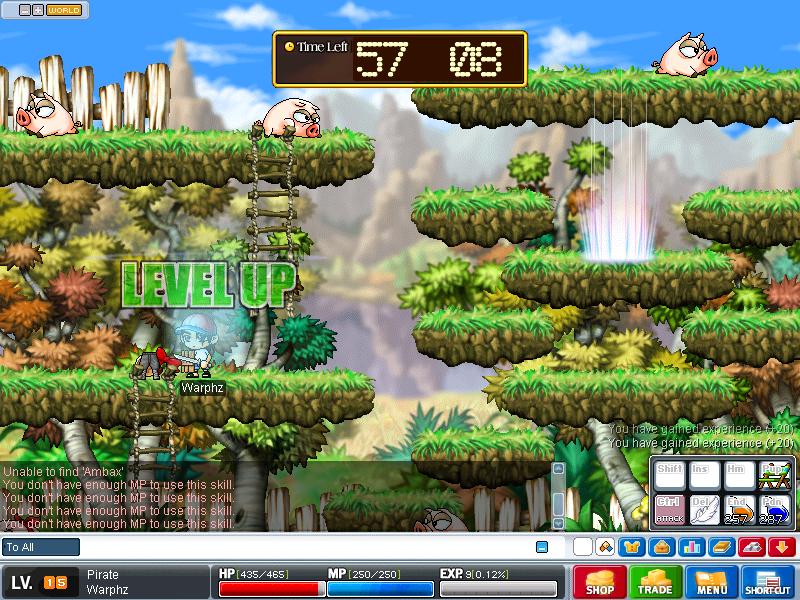Screen dimensions: 800x600
Task: Select the blue potion quick slot
Action: click(771, 510)
